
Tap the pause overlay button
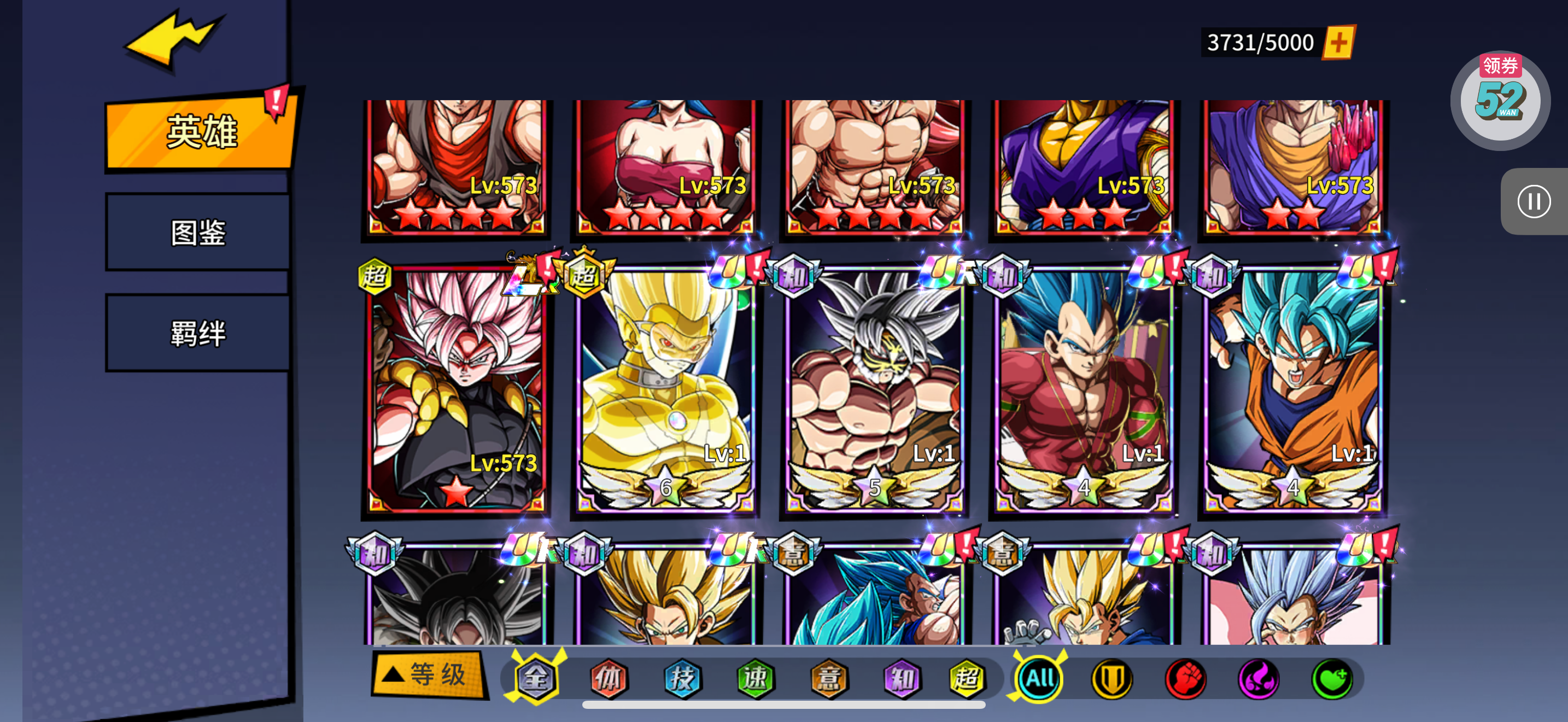1532,201
